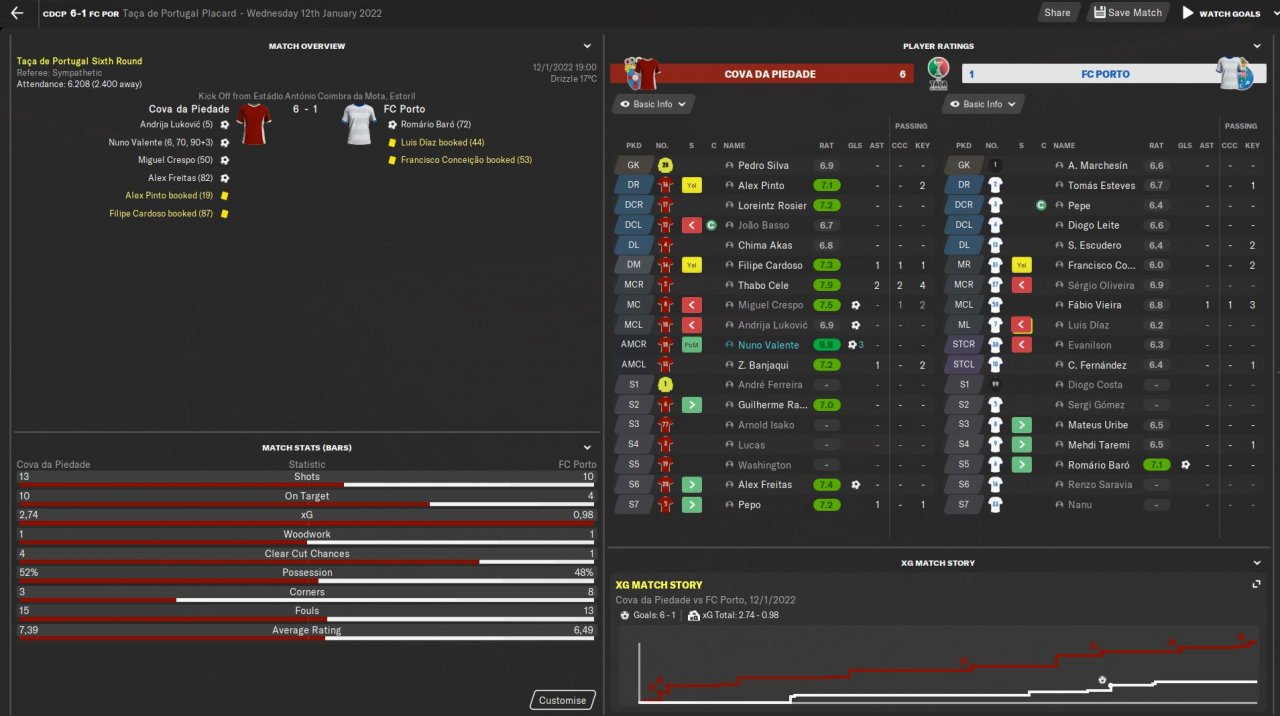The height and width of the screenshot is (716, 1280).
Task: Expand the Match Stats panel menu
Action: pos(587,447)
